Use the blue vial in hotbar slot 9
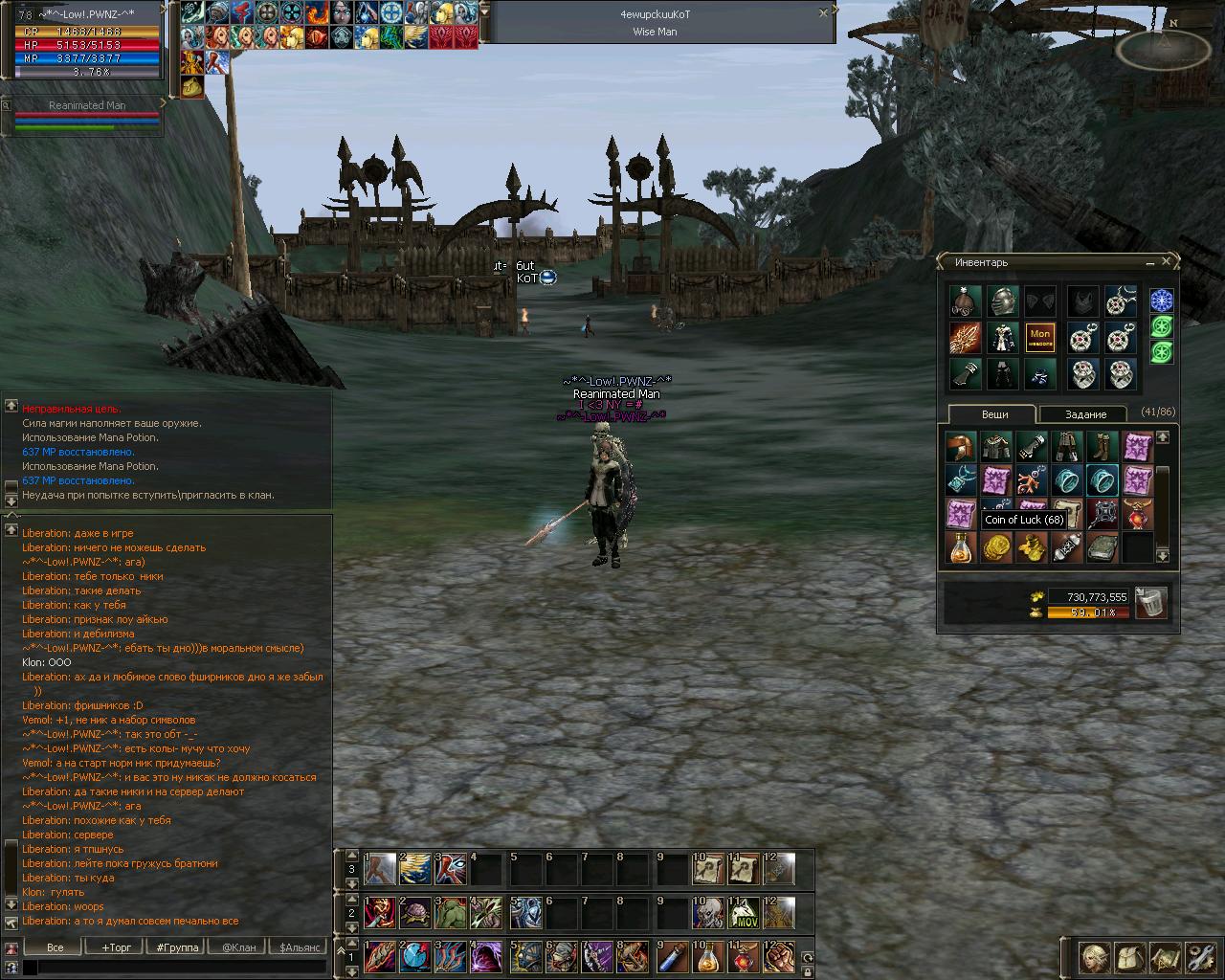 coord(673,955)
